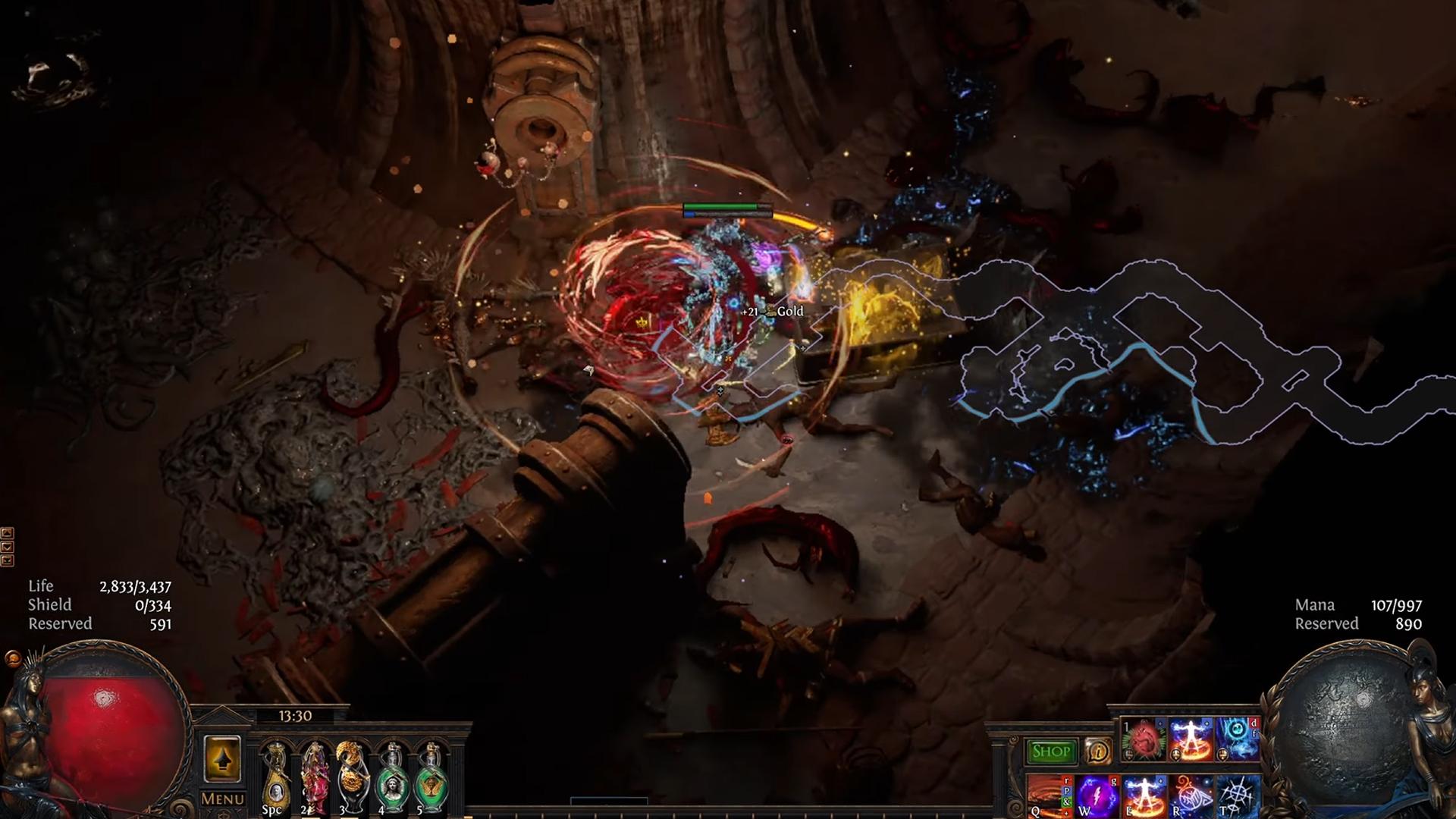The width and height of the screenshot is (1456, 819).
Task: Select the purple lightning orb skill on W
Action: coord(1097,796)
